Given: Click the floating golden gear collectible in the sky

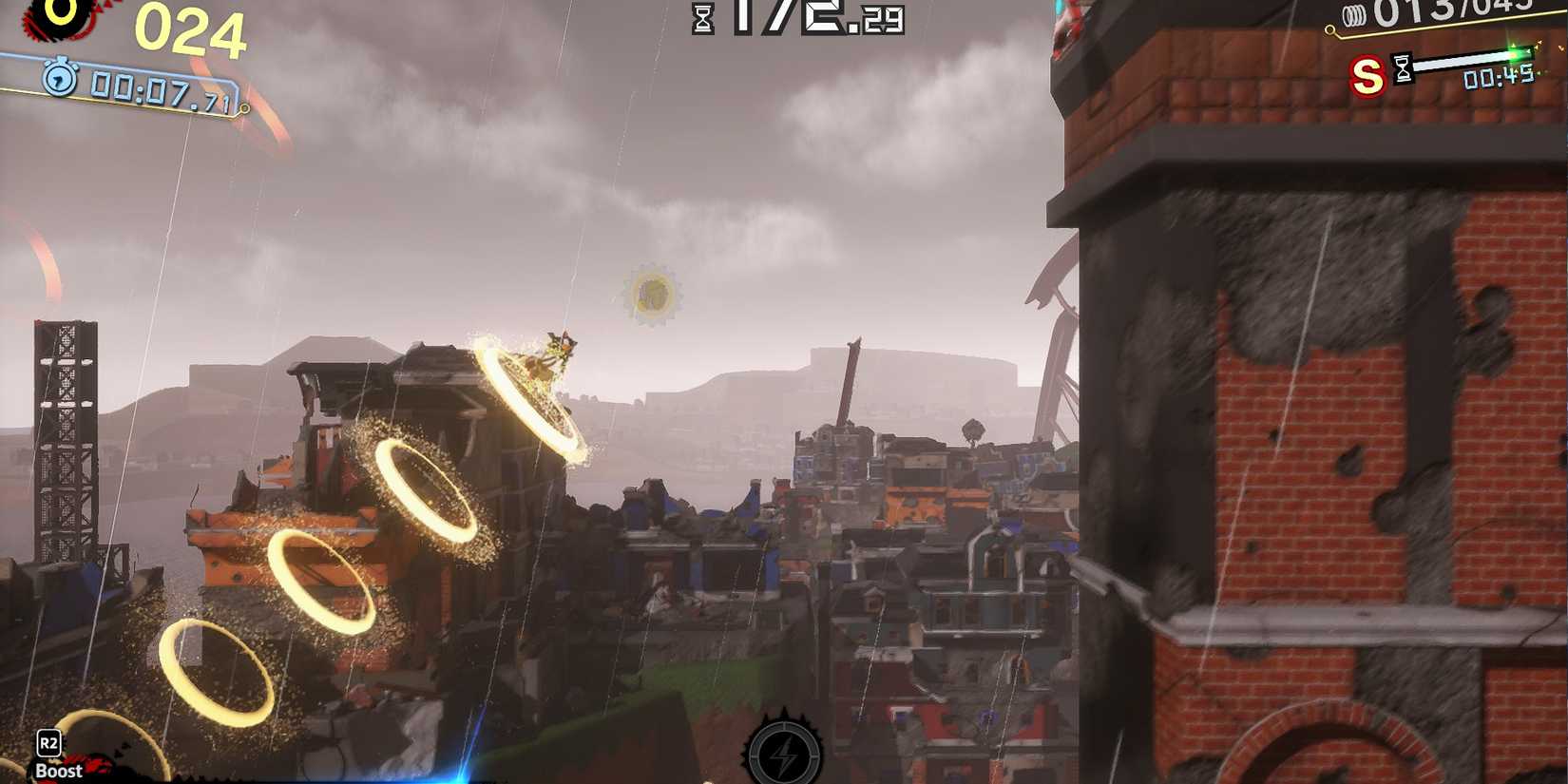Looking at the screenshot, I should (x=654, y=293).
